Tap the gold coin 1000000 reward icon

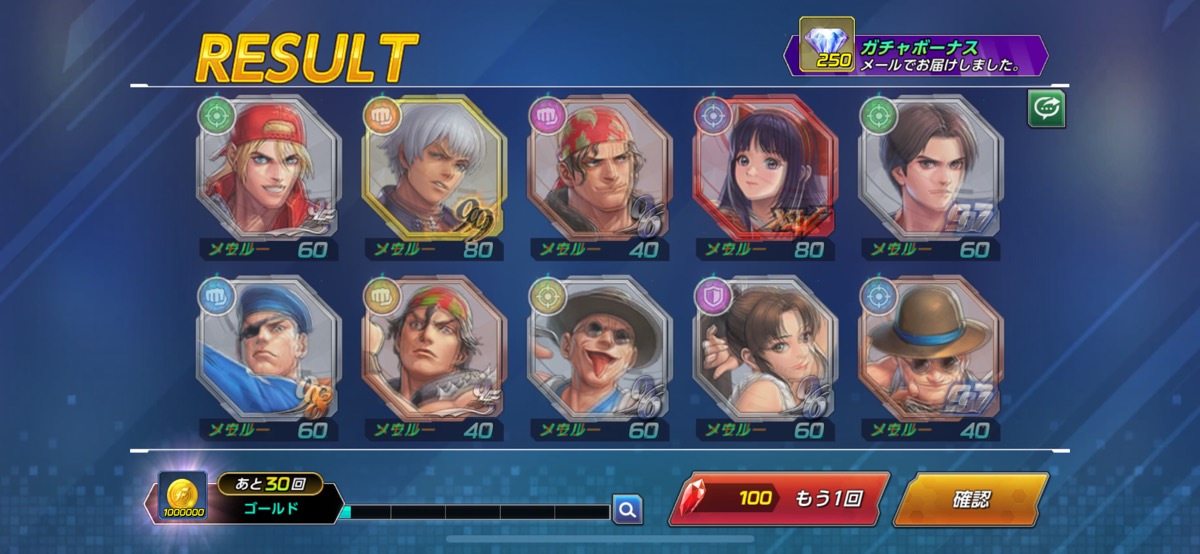click(x=183, y=497)
